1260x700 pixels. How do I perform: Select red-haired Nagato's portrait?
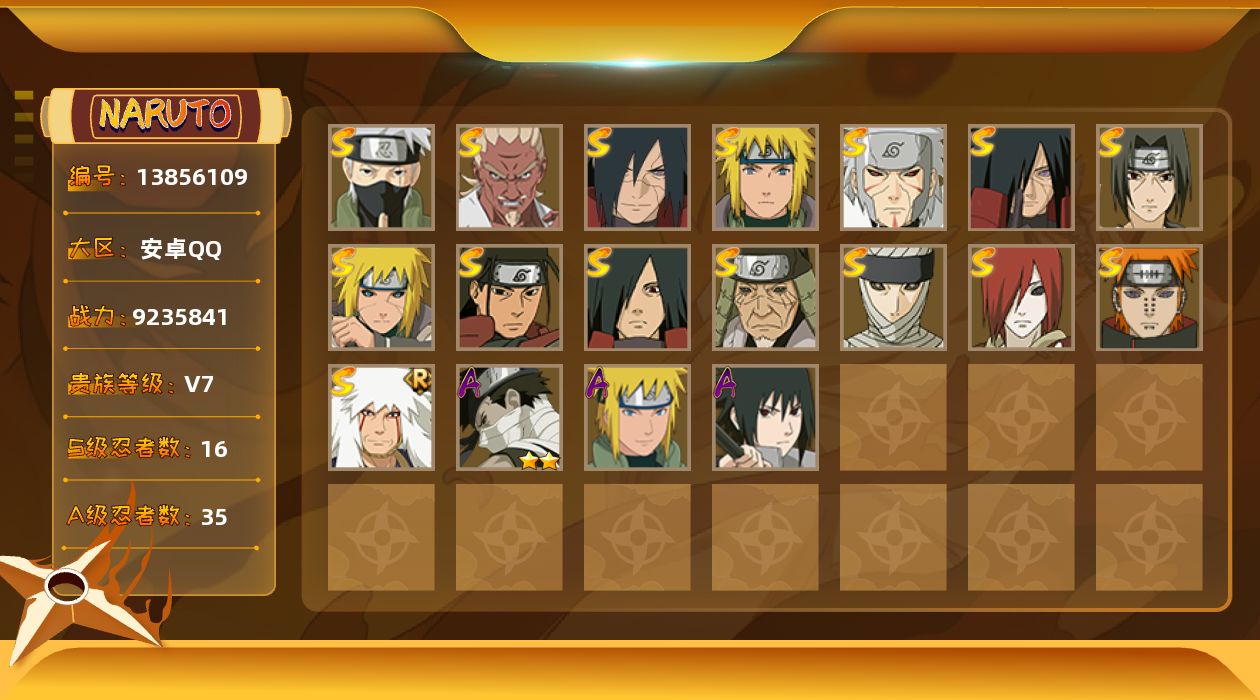tap(1021, 297)
